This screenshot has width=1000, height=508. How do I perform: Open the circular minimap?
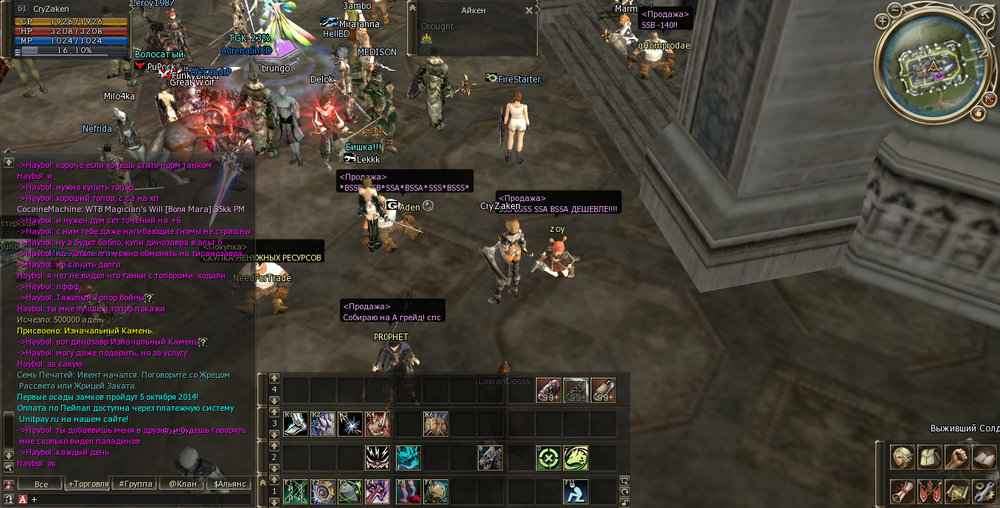933,67
